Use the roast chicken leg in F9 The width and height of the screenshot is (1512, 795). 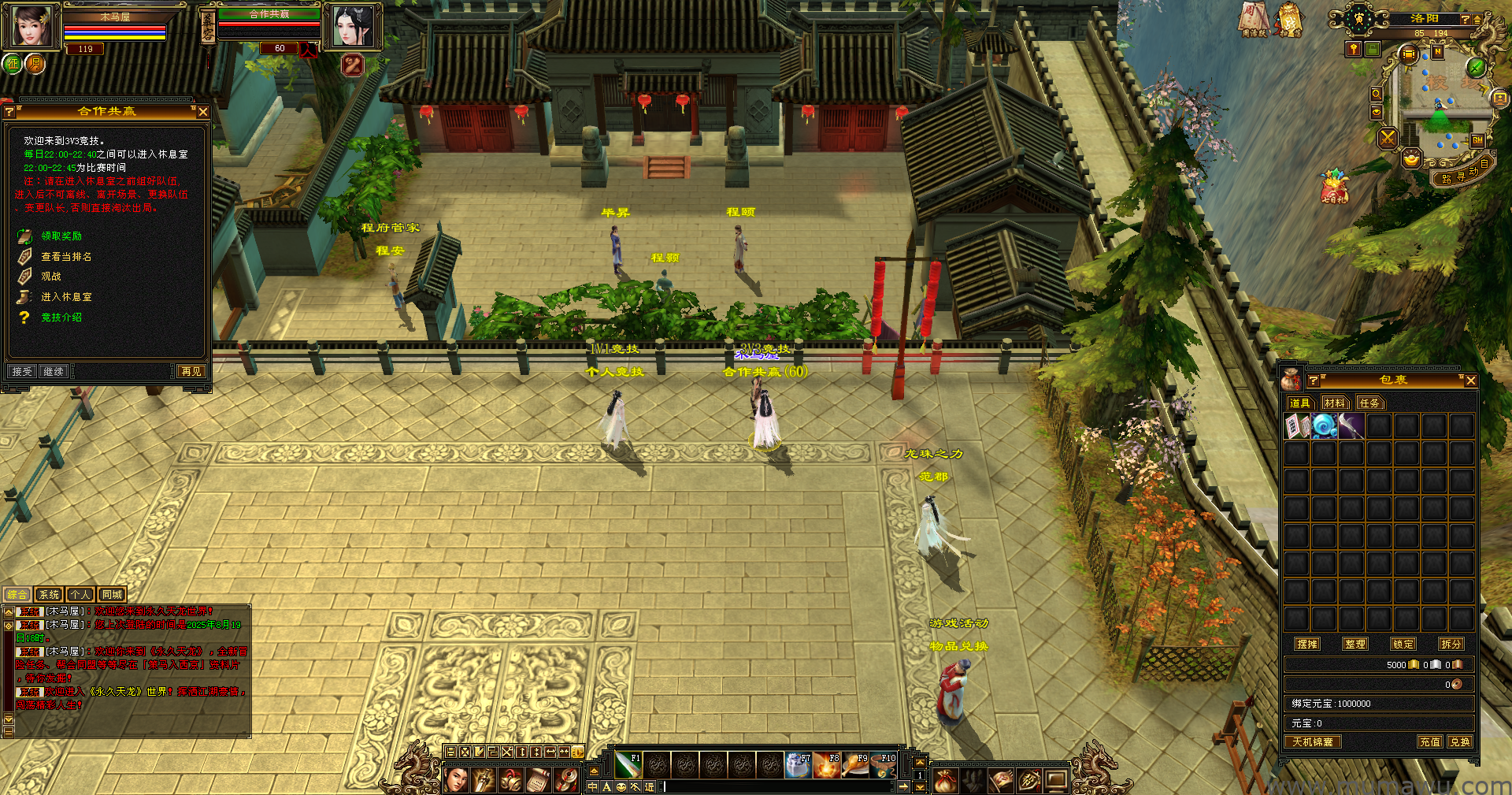tap(855, 764)
